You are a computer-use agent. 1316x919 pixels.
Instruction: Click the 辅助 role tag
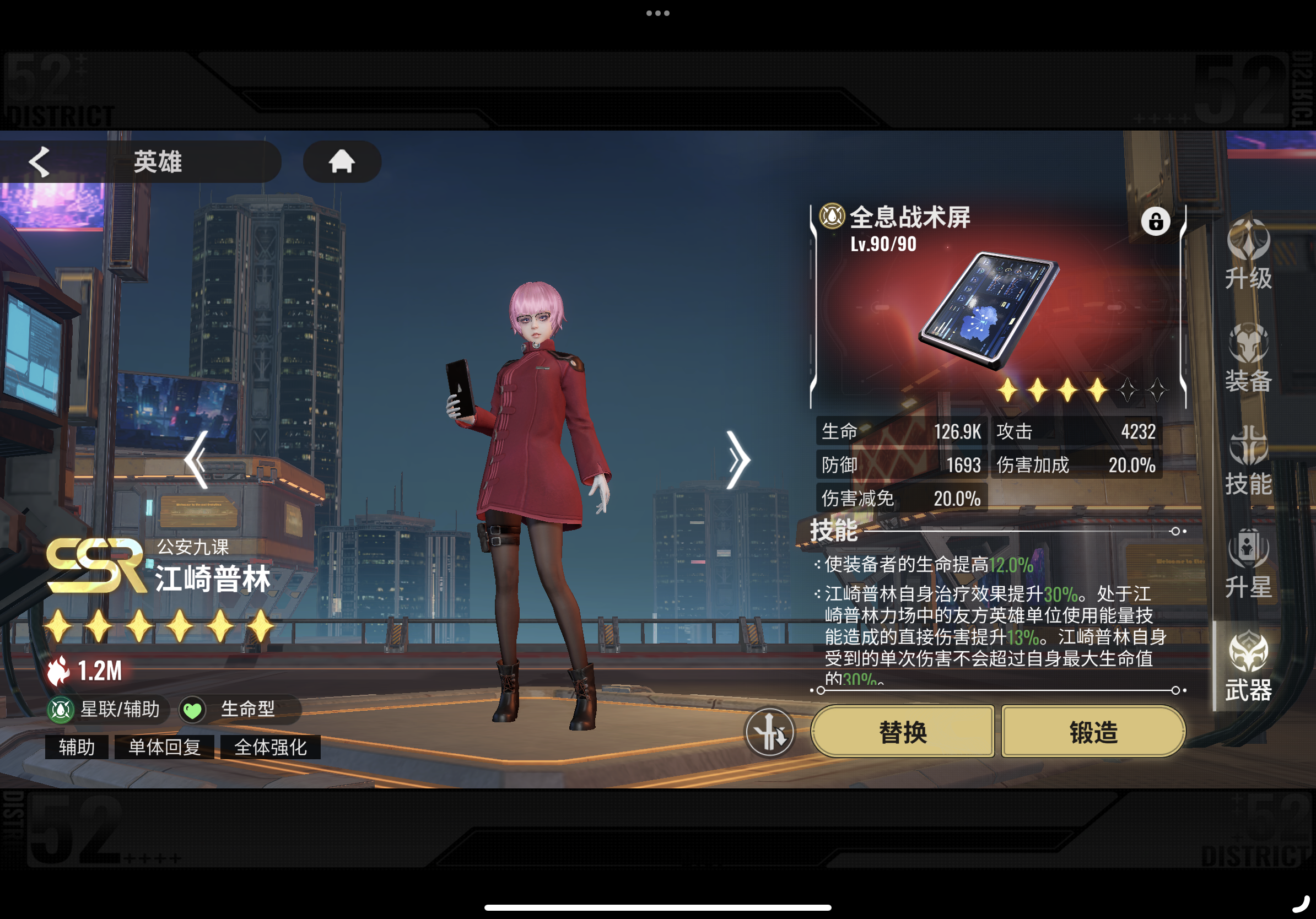tap(75, 747)
